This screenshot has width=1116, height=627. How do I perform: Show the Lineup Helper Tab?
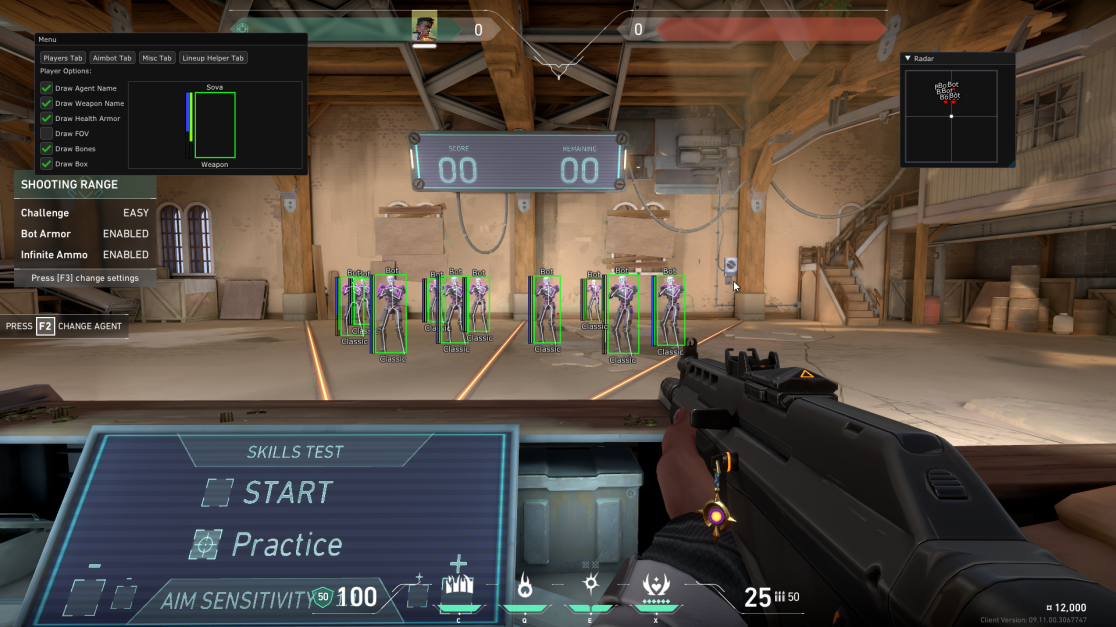point(213,58)
